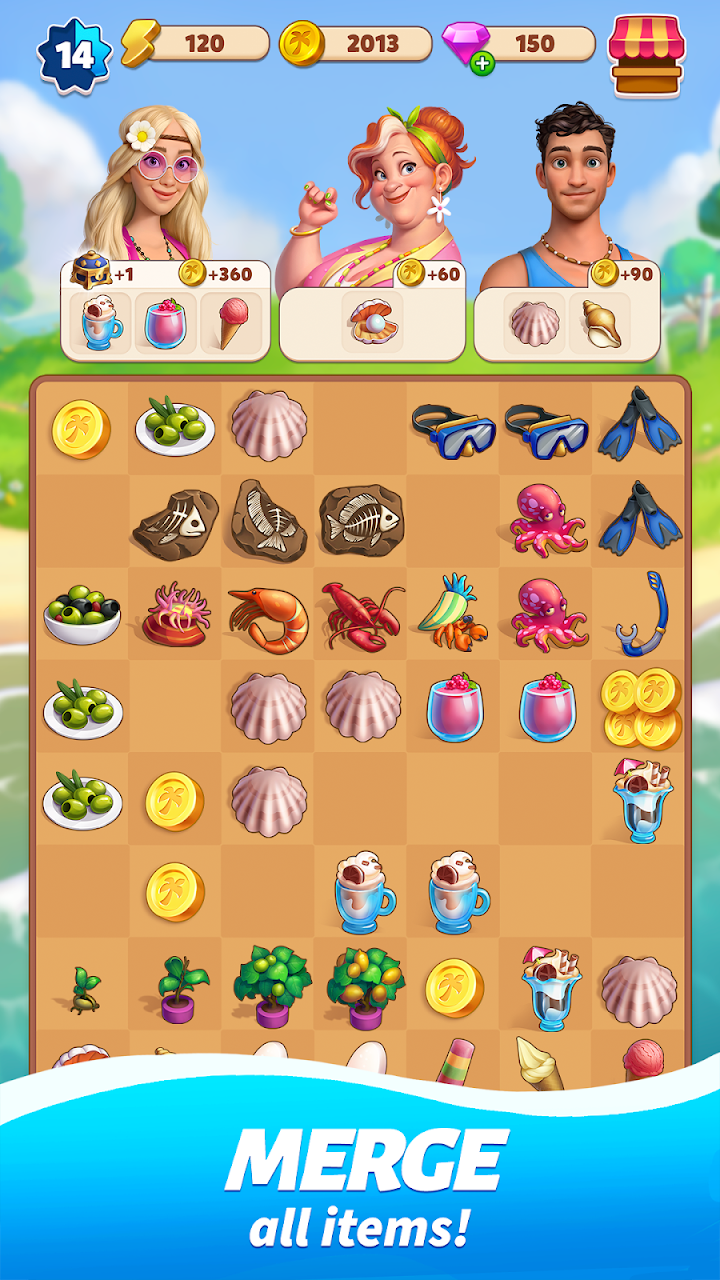Tap the green plus to buy gems

point(484,65)
